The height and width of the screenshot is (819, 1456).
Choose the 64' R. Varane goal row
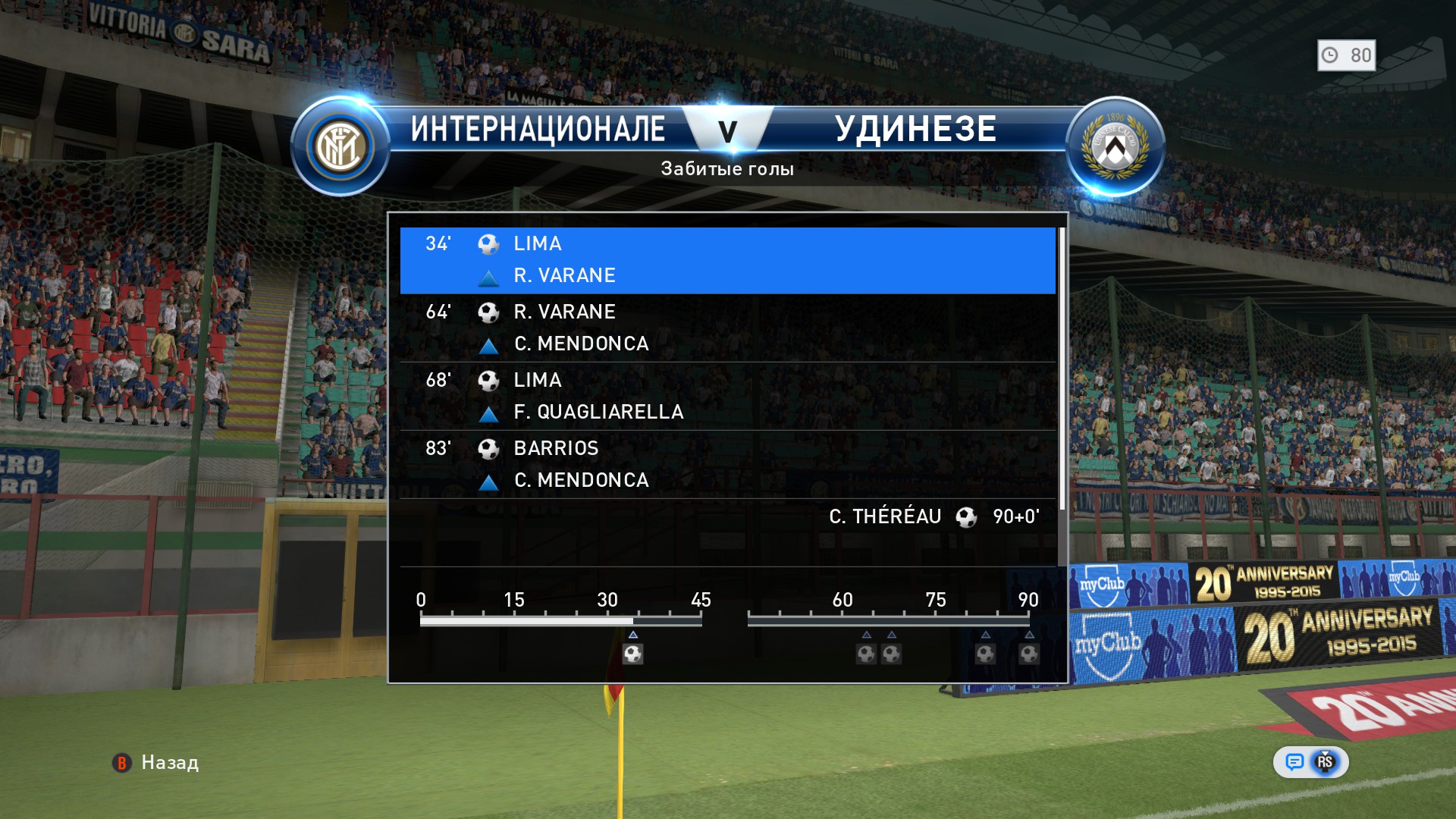(726, 328)
